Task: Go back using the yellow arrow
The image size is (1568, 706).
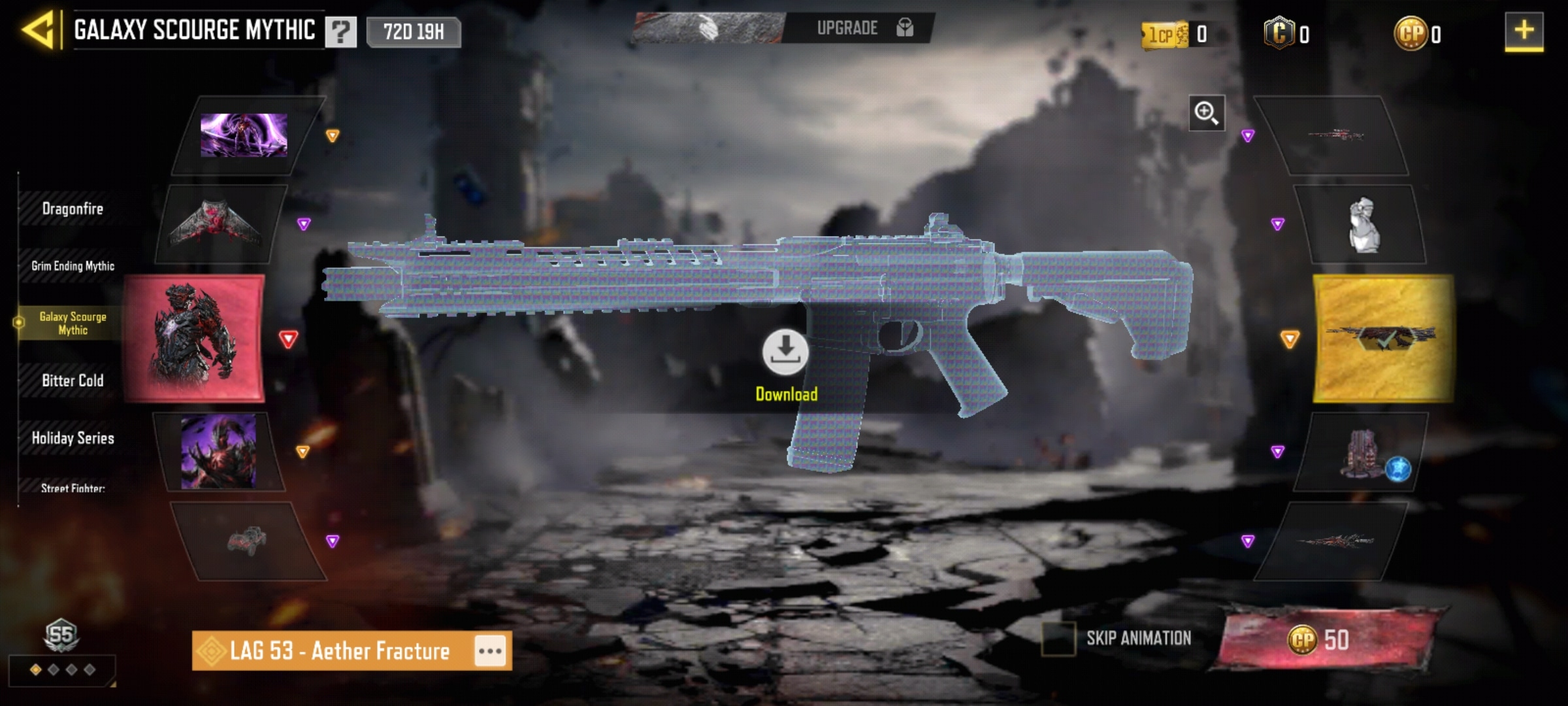Action: 39,30
